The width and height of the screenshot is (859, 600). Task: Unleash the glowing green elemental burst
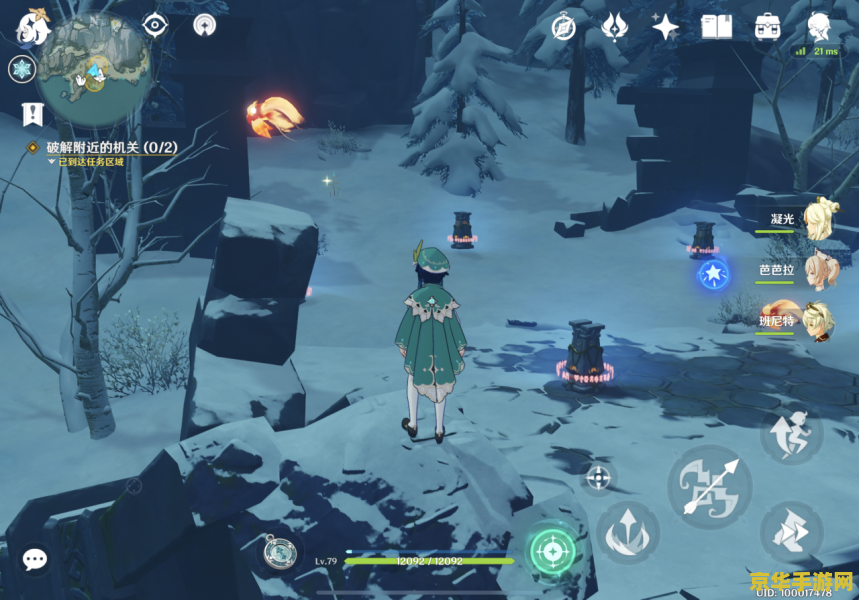click(x=551, y=549)
